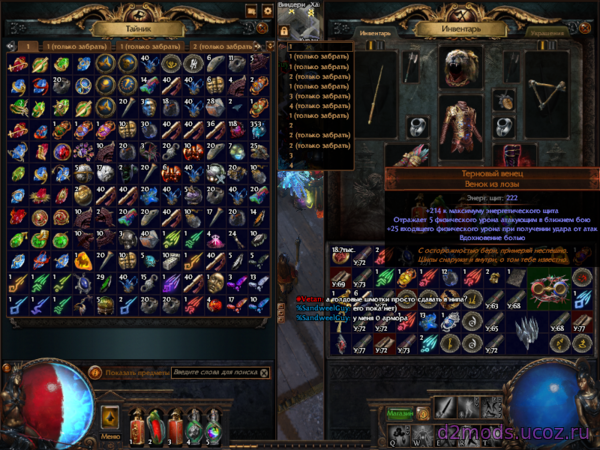This screenshot has height=450, width=600.
Task: Select the equipped body armour slot
Action: 461,128
